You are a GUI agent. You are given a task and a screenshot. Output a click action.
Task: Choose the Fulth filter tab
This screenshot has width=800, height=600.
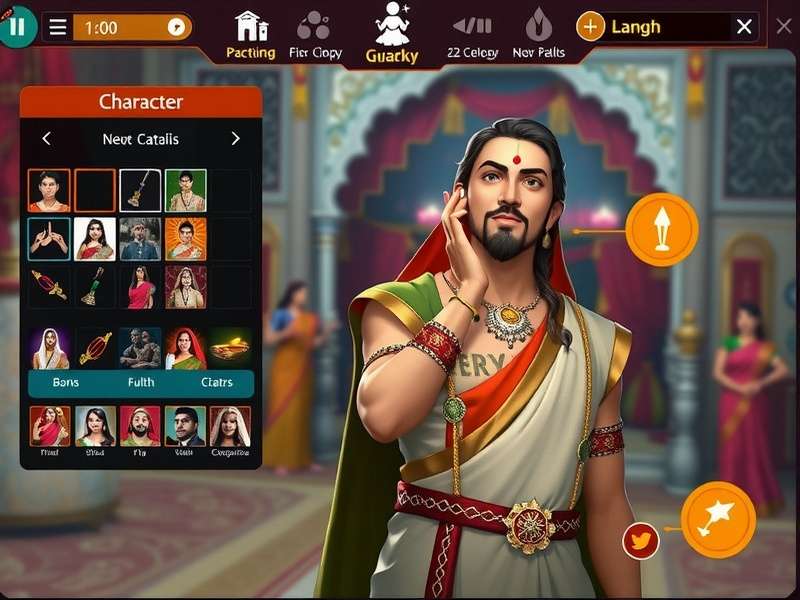(141, 383)
